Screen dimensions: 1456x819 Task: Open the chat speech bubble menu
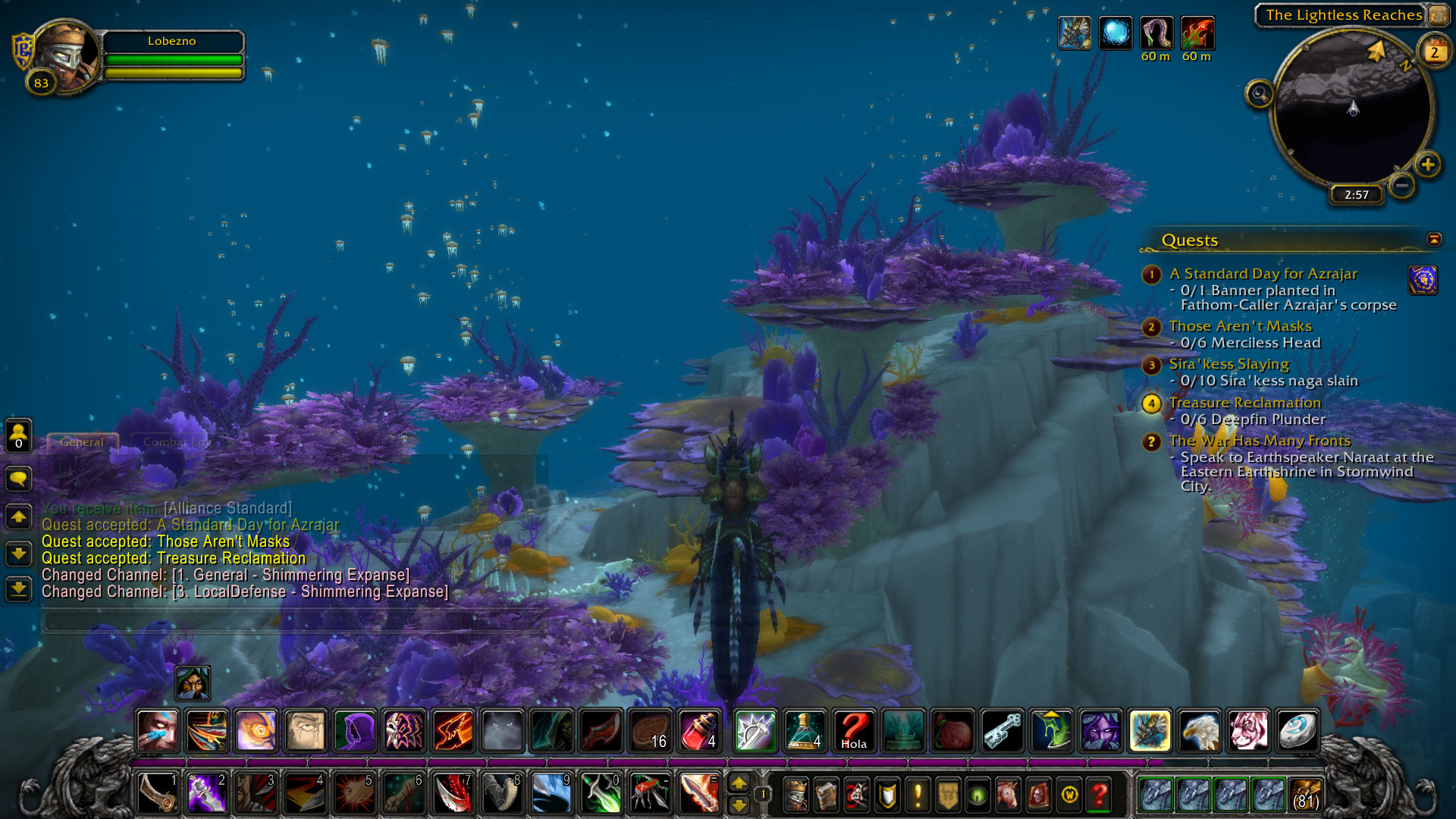(x=18, y=479)
